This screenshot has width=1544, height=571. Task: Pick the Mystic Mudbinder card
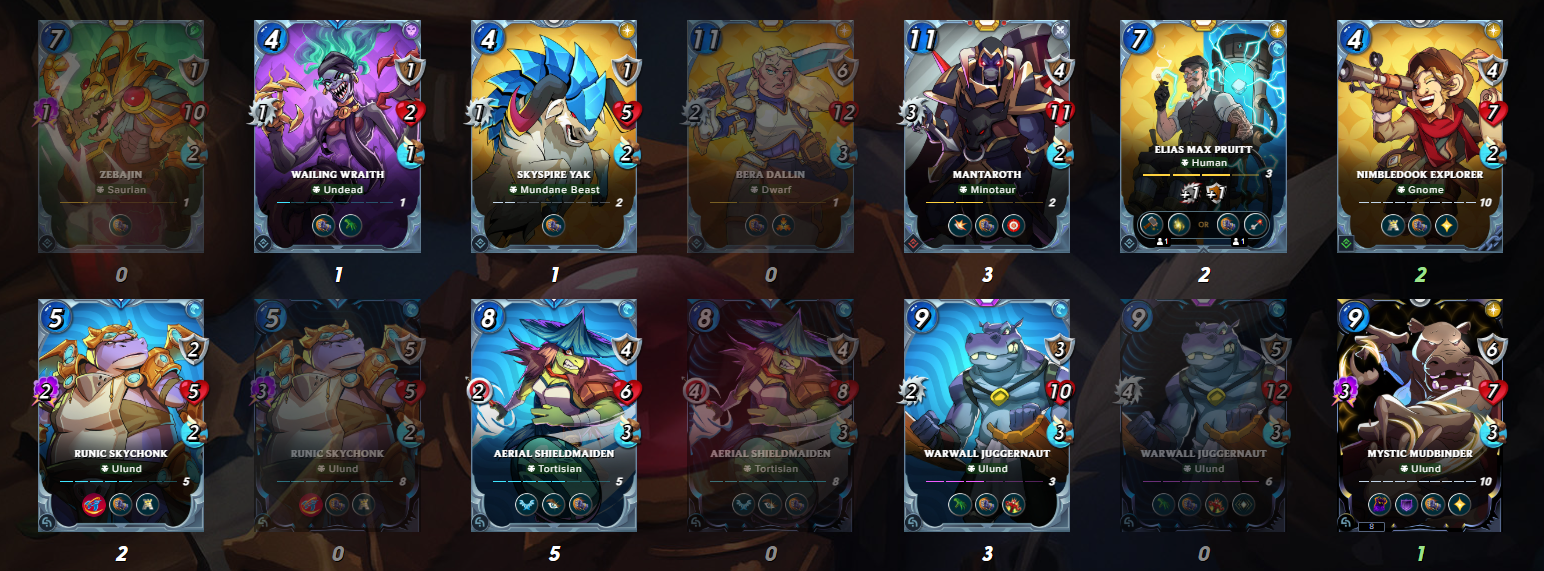[1421, 414]
